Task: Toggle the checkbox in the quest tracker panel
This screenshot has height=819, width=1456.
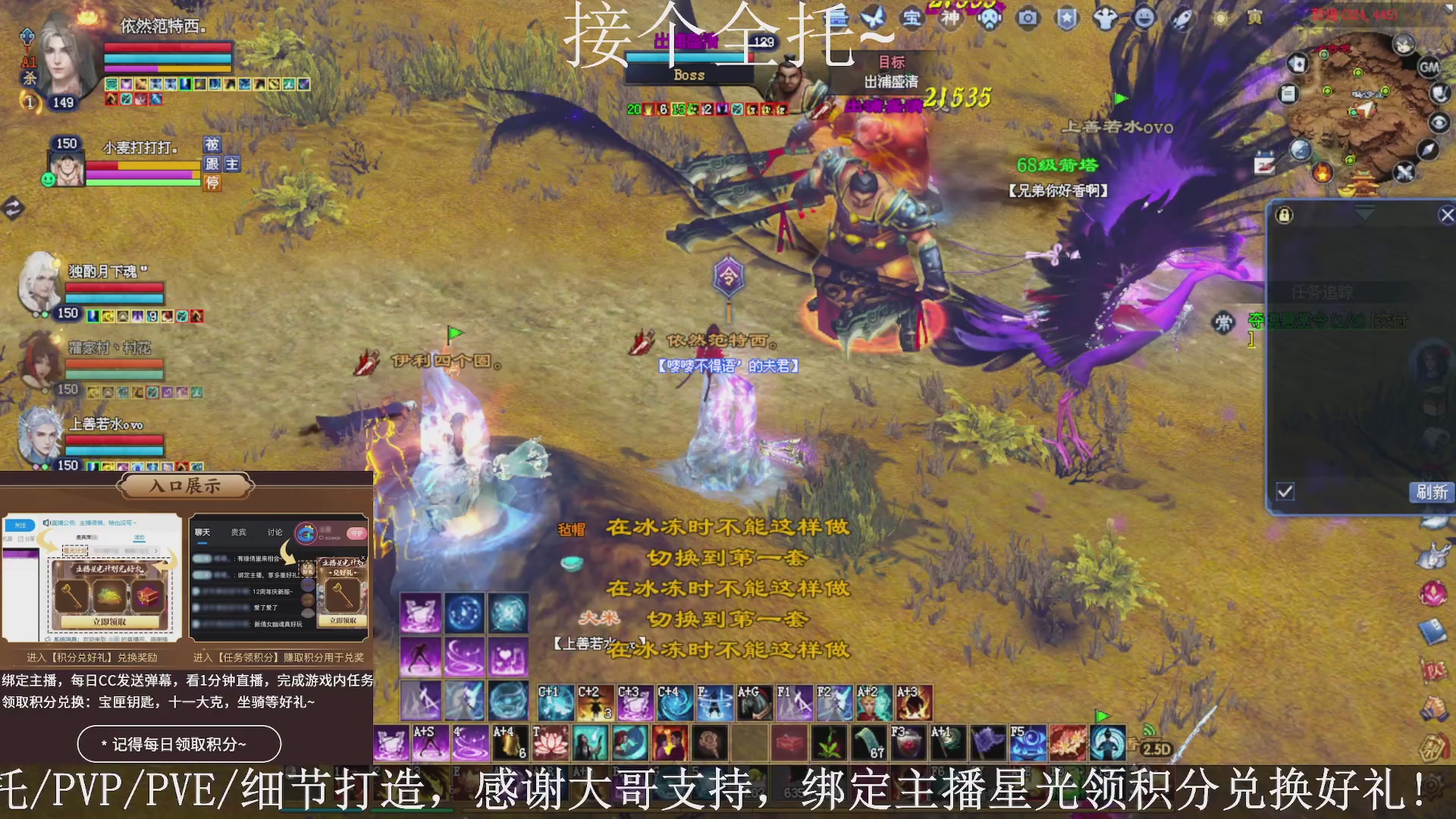Action: (1285, 491)
